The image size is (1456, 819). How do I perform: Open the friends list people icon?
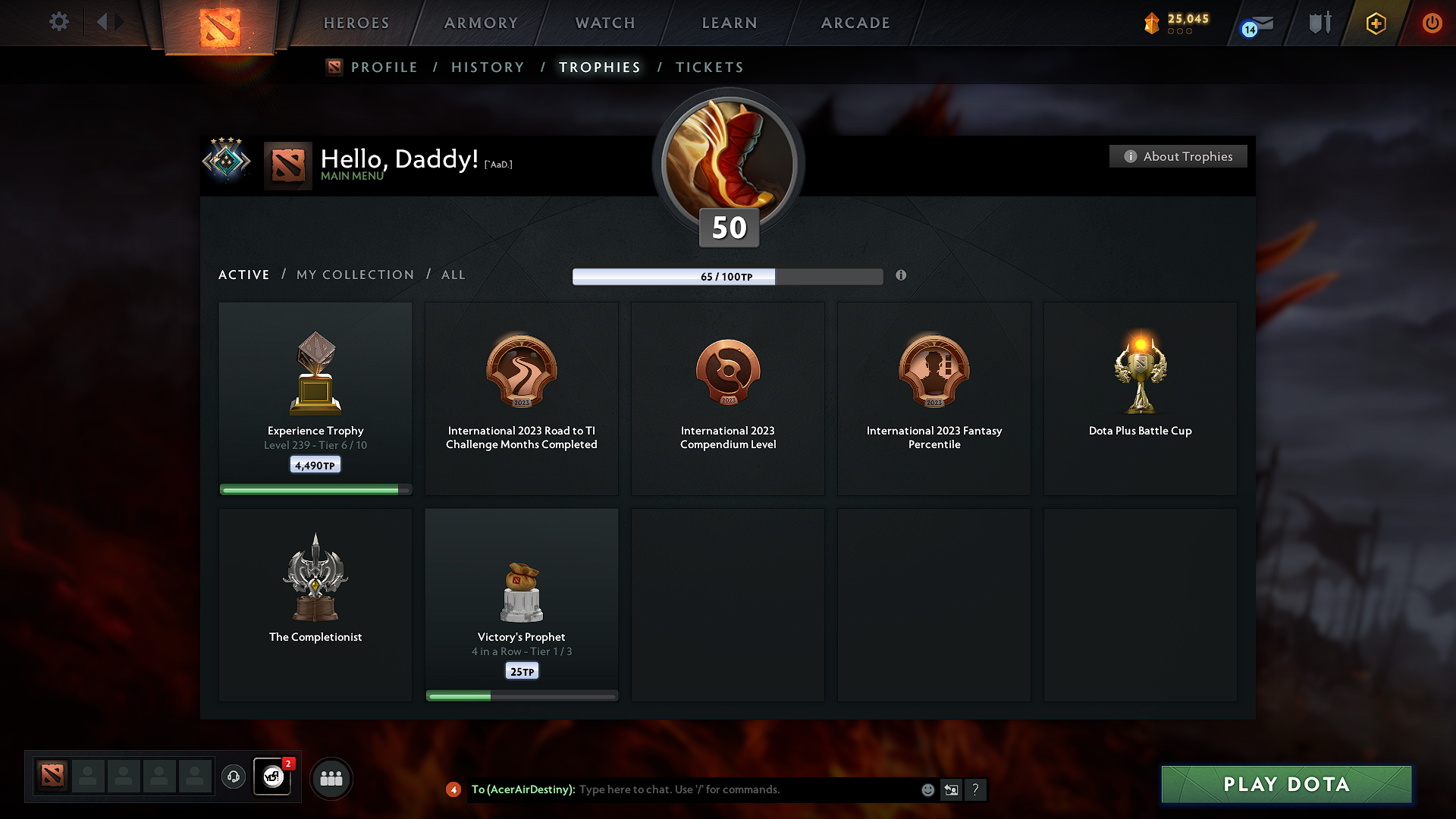331,778
